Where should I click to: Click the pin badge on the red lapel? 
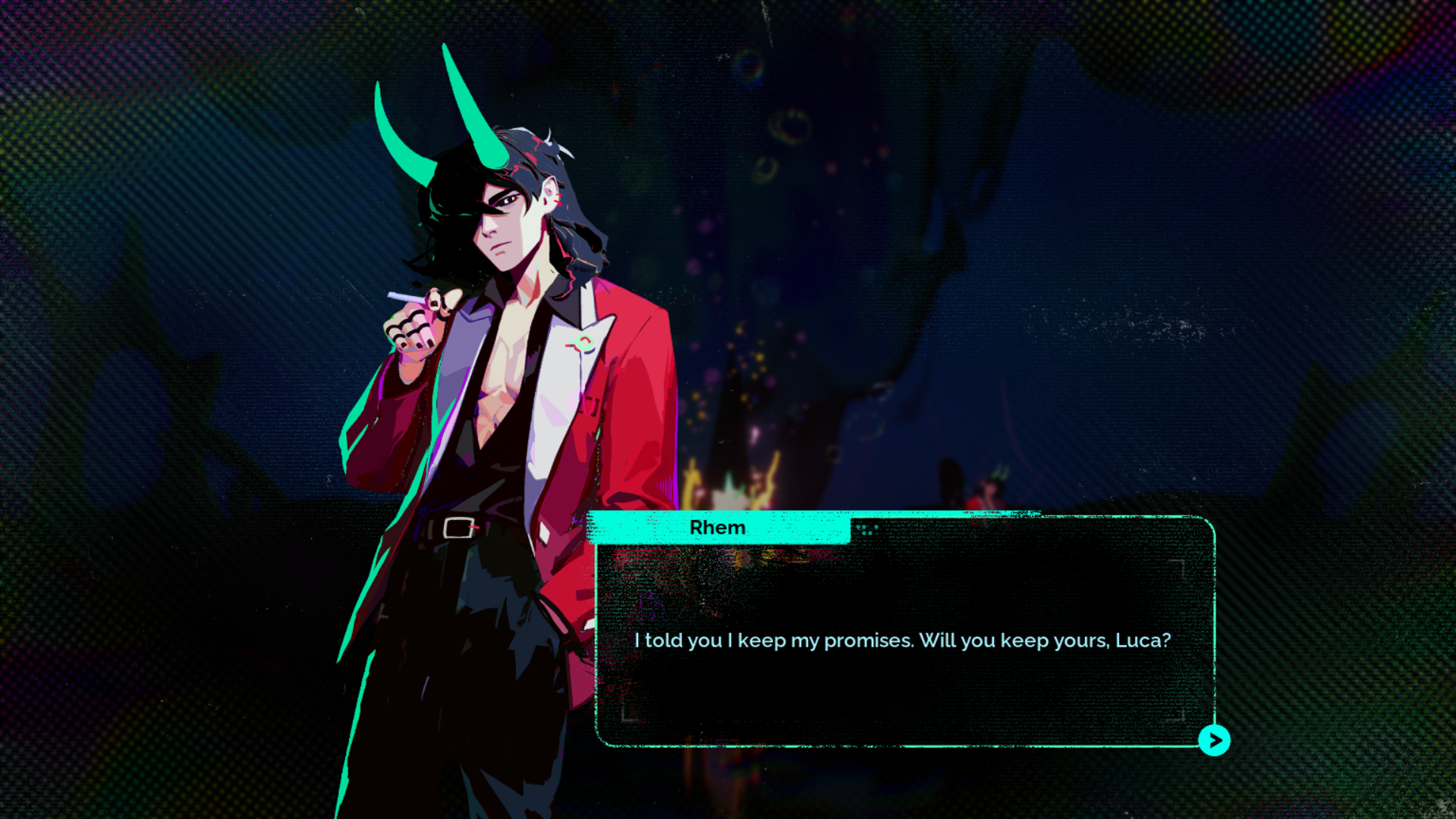click(583, 343)
